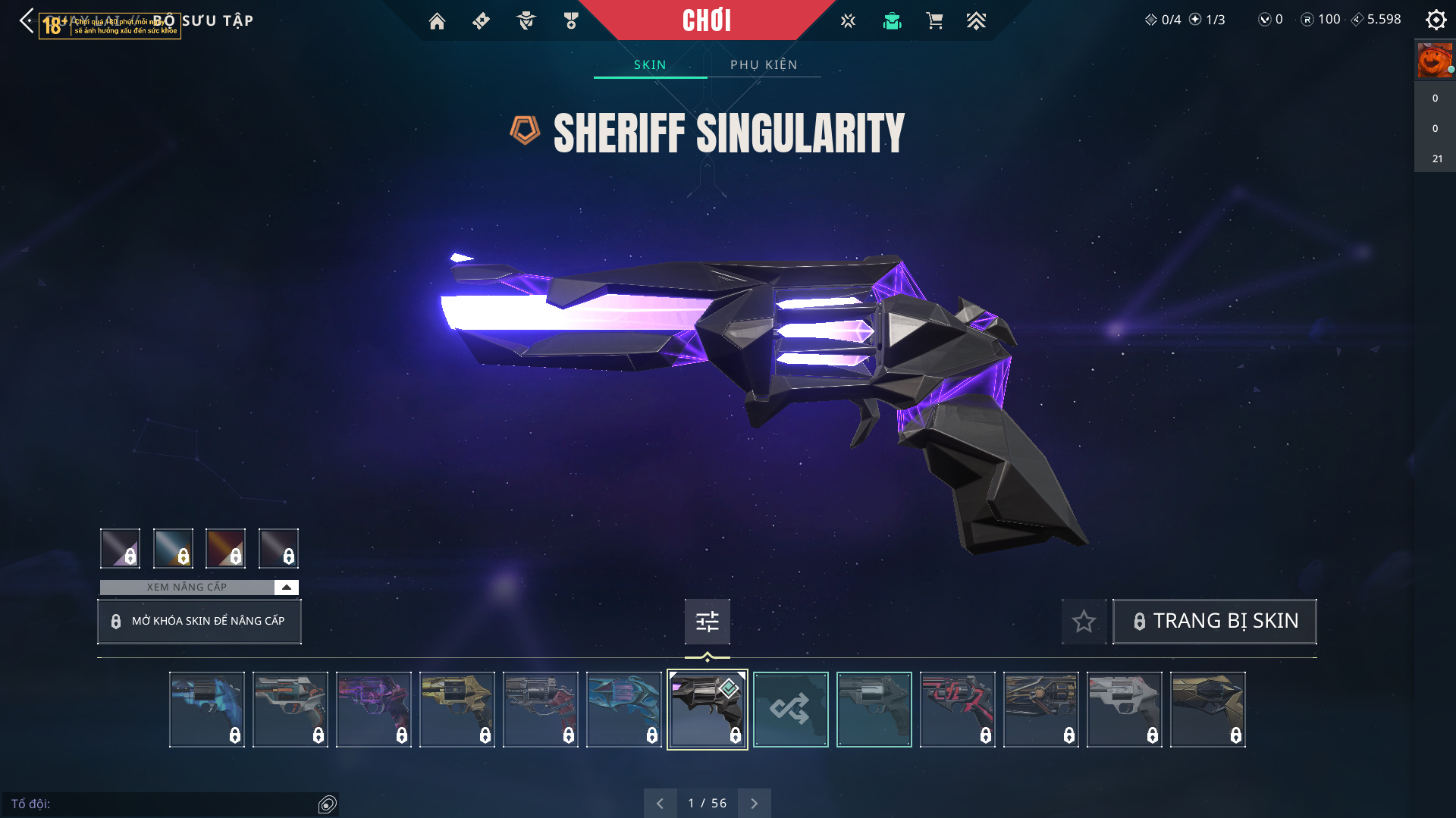Favorite this skin with the star button
This screenshot has height=818, width=1456.
coord(1084,622)
